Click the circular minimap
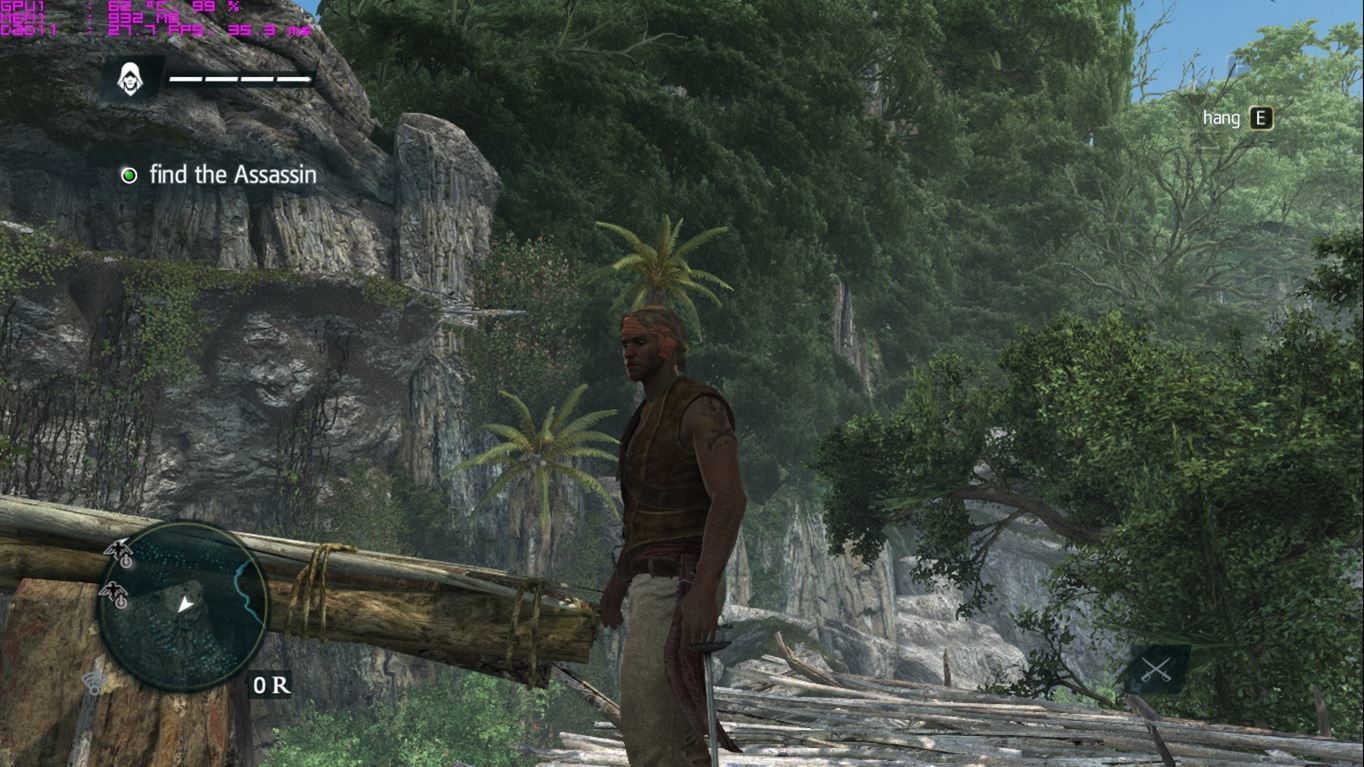1364x767 pixels. coord(184,607)
